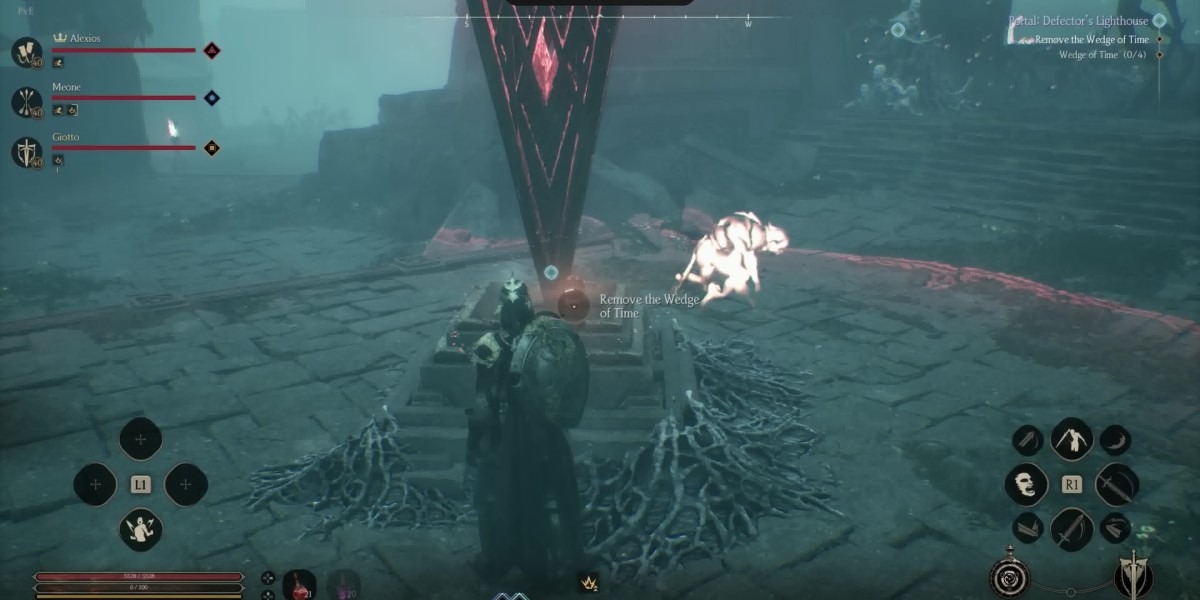Screen dimensions: 1200x600
Task: Select the sword and shield weapon icon
Action: tap(1134, 575)
